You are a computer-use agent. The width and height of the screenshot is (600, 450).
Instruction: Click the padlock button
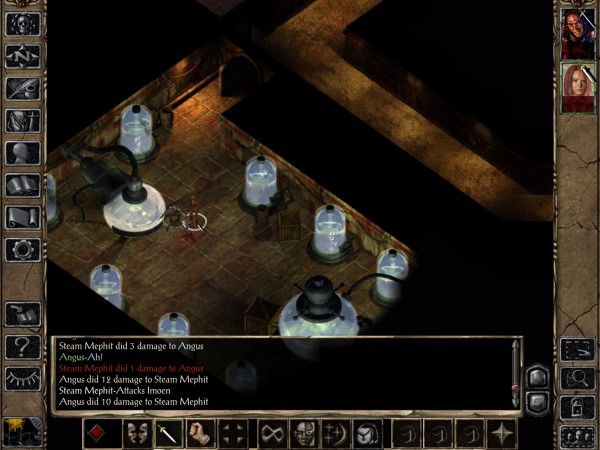[577, 408]
